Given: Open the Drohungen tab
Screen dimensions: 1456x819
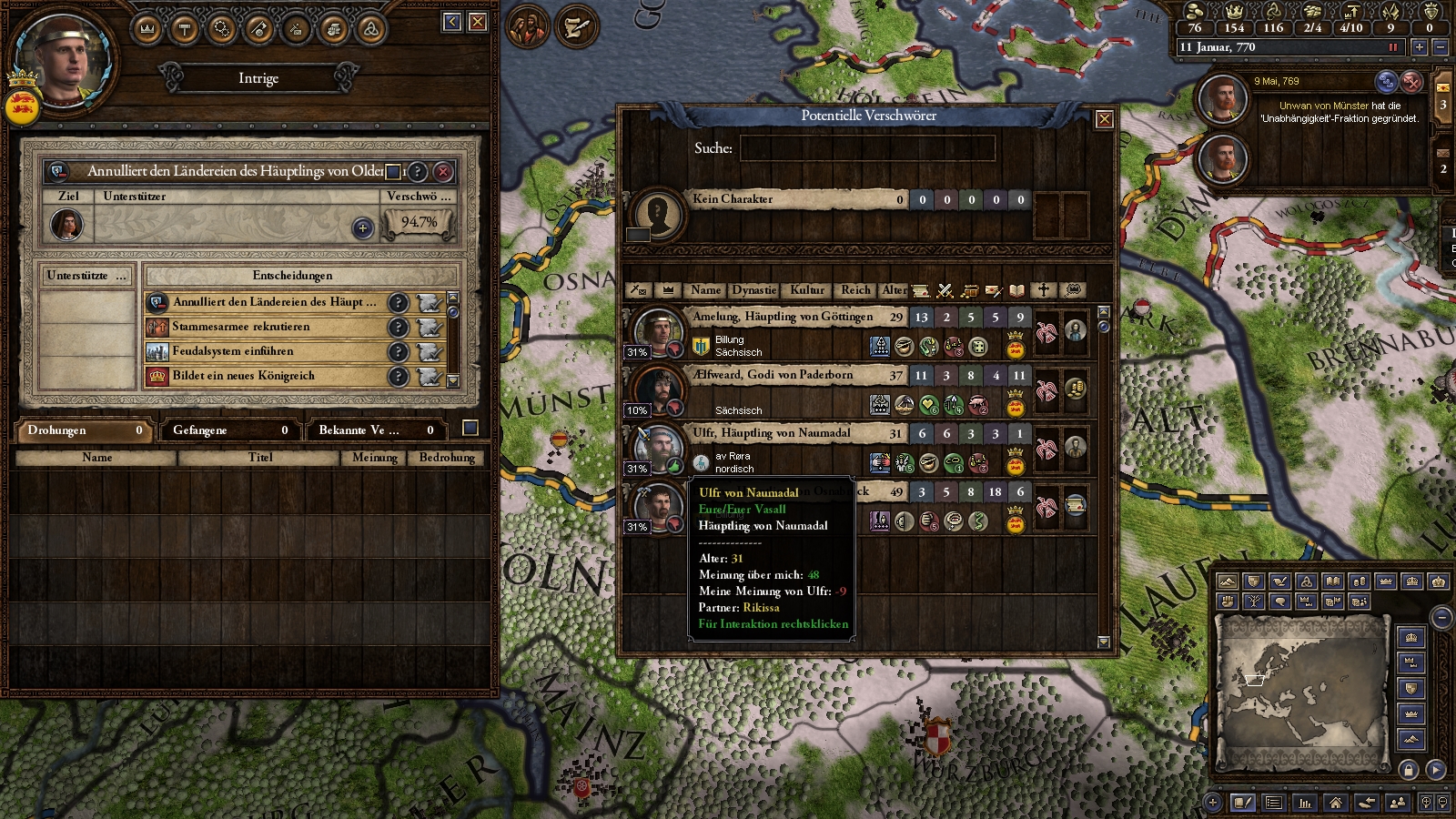Looking at the screenshot, I should [x=82, y=430].
